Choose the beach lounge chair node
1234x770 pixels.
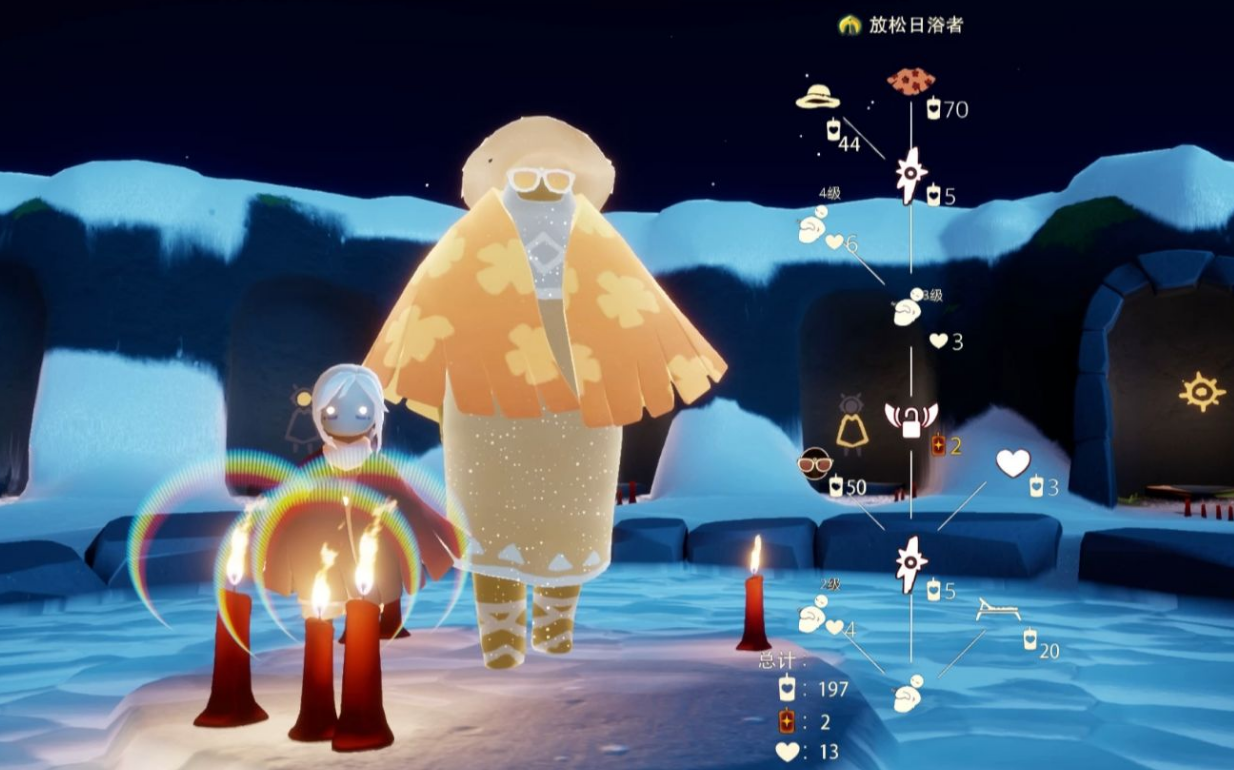(997, 611)
